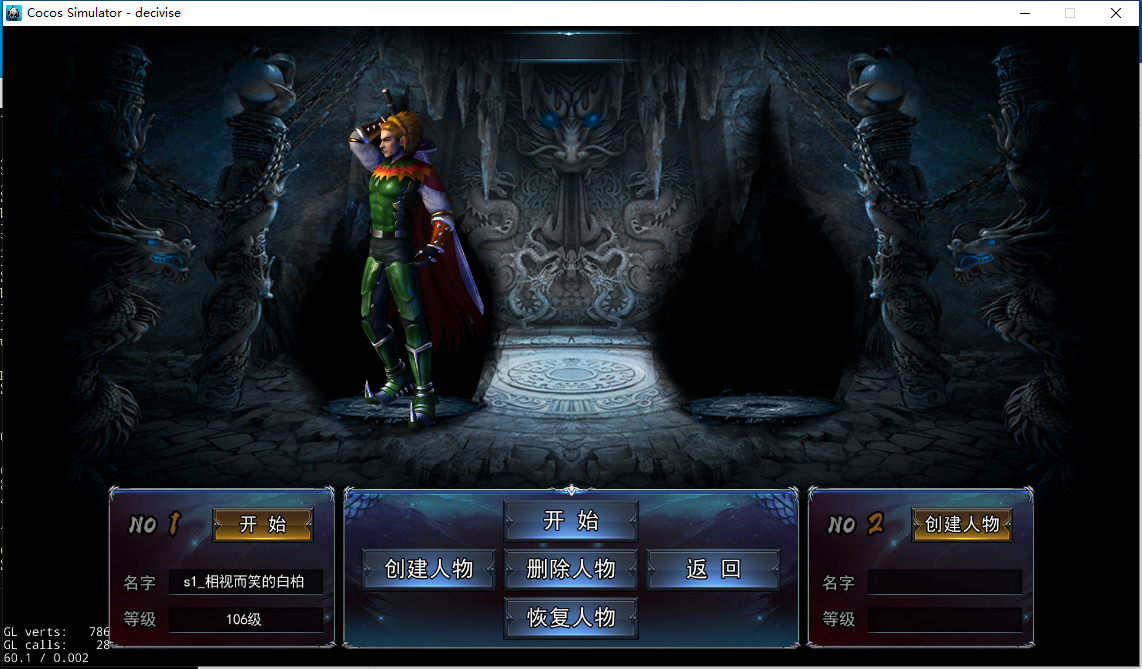
Task: Close the Cocos Simulator window
Action: tap(1116, 13)
